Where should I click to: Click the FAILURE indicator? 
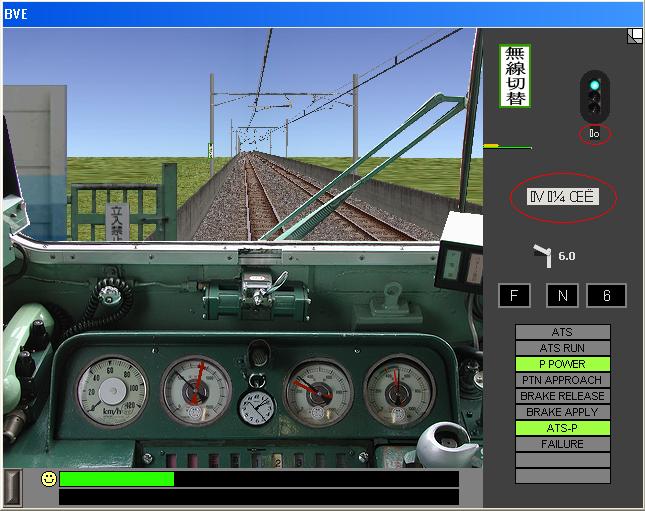pyautogui.click(x=562, y=444)
